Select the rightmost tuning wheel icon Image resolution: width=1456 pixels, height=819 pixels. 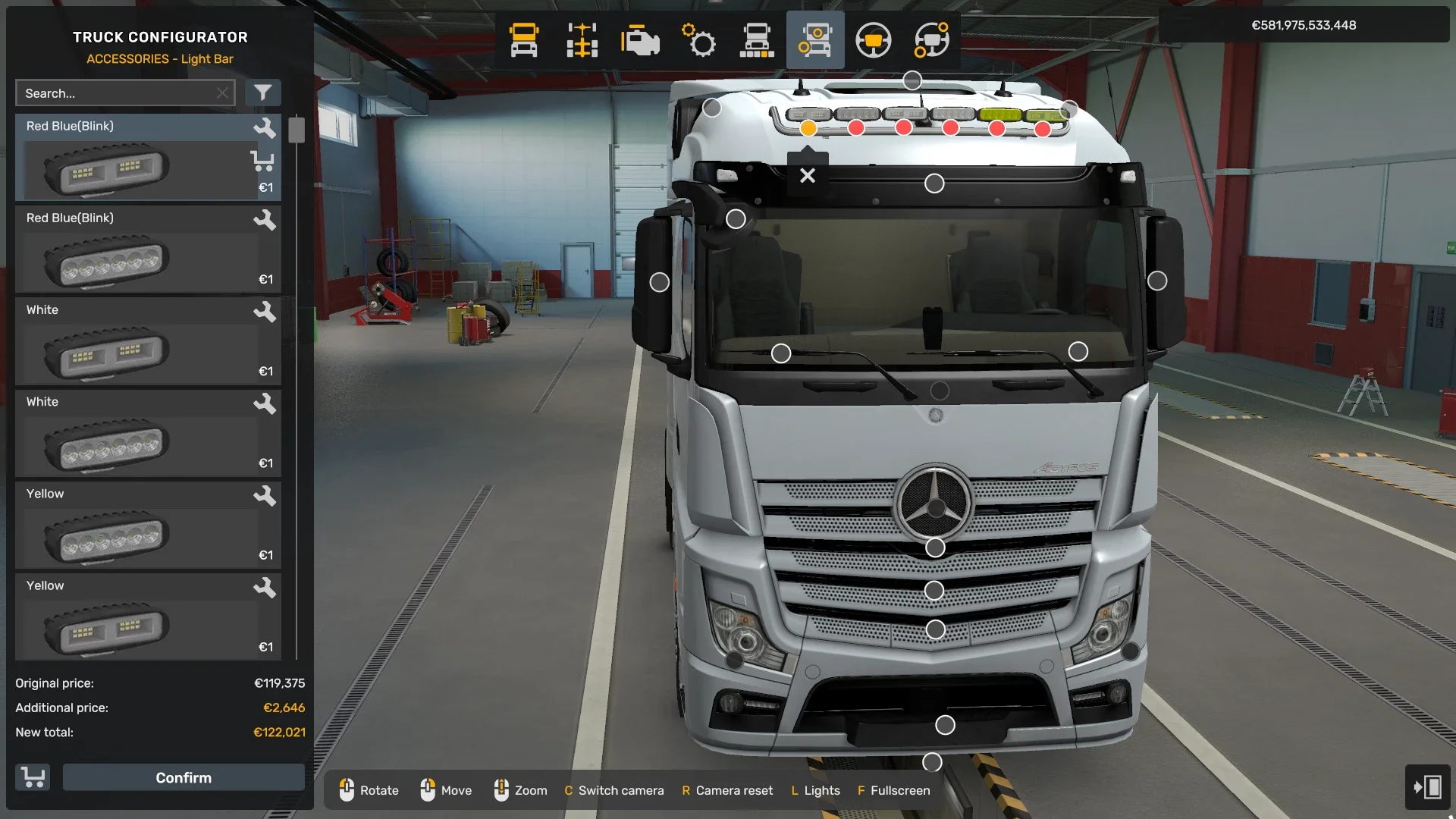pyautogui.click(x=932, y=40)
